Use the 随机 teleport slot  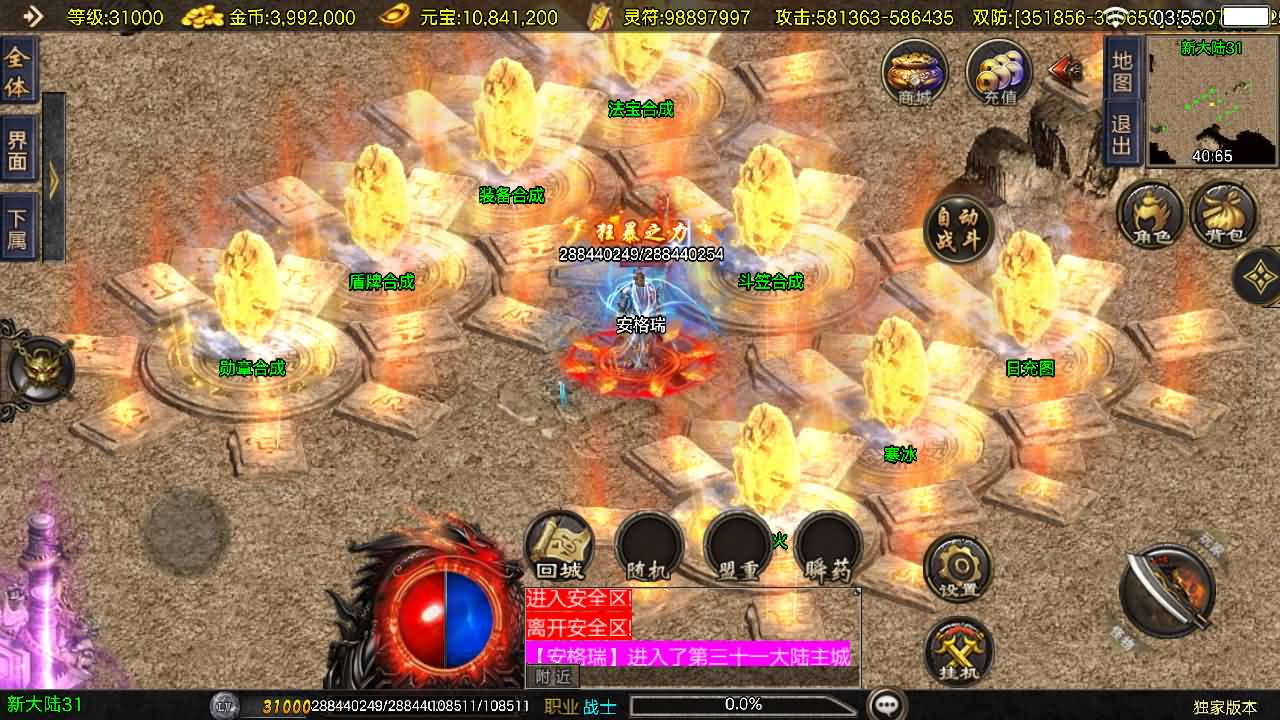point(649,547)
